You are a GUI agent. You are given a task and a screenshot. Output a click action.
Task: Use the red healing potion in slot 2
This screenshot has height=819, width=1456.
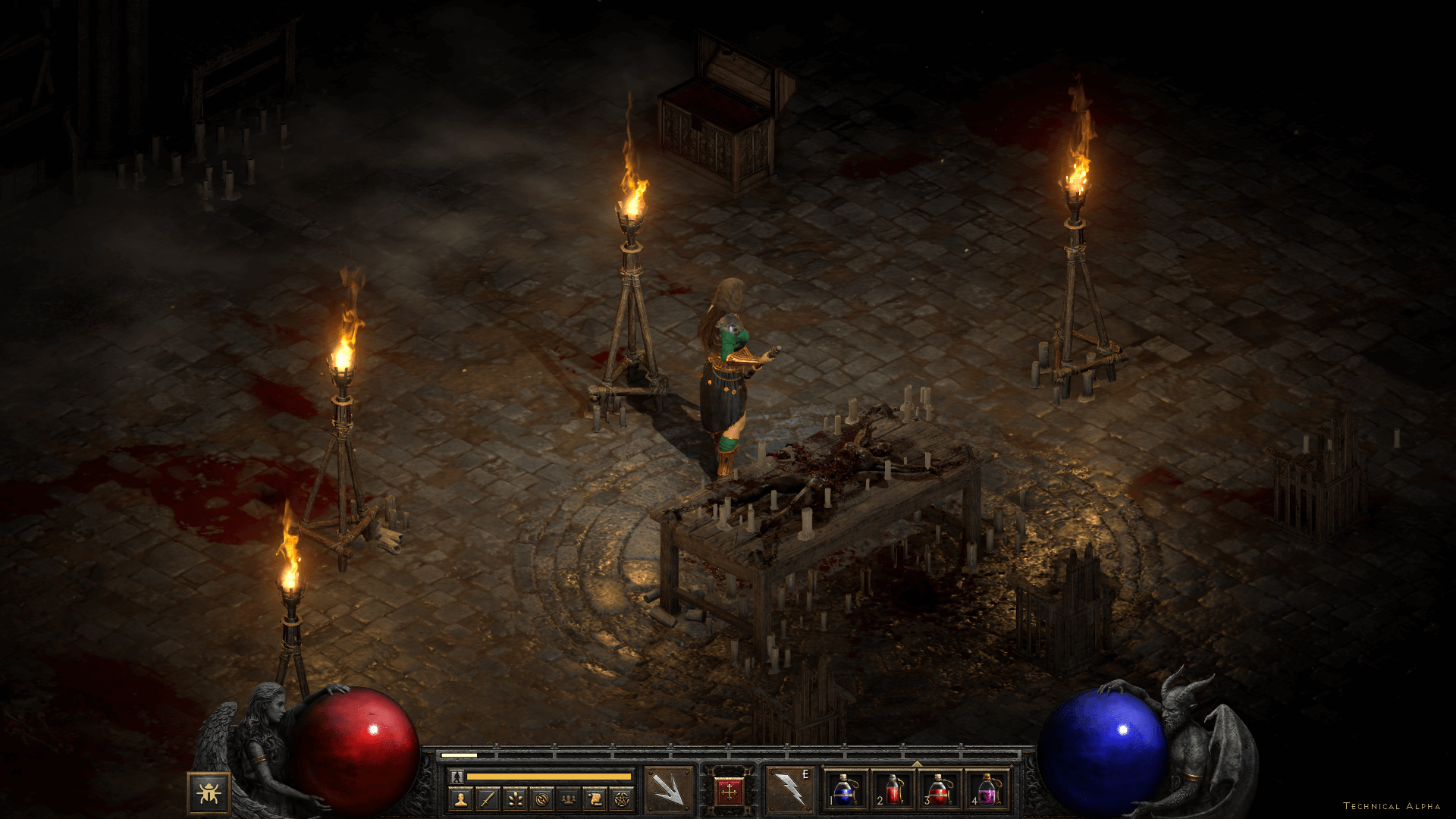[x=892, y=791]
